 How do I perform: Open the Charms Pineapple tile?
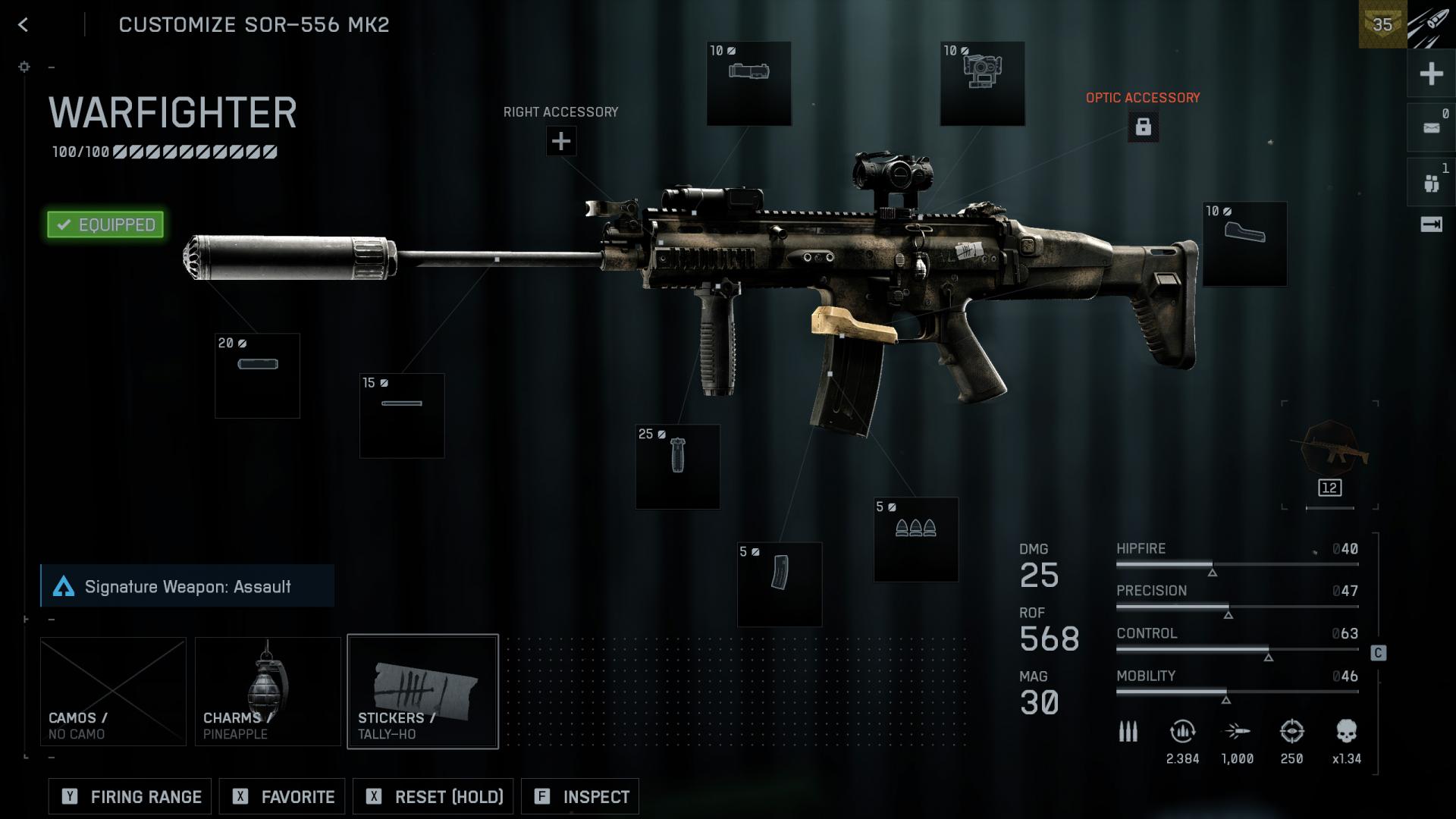point(268,691)
